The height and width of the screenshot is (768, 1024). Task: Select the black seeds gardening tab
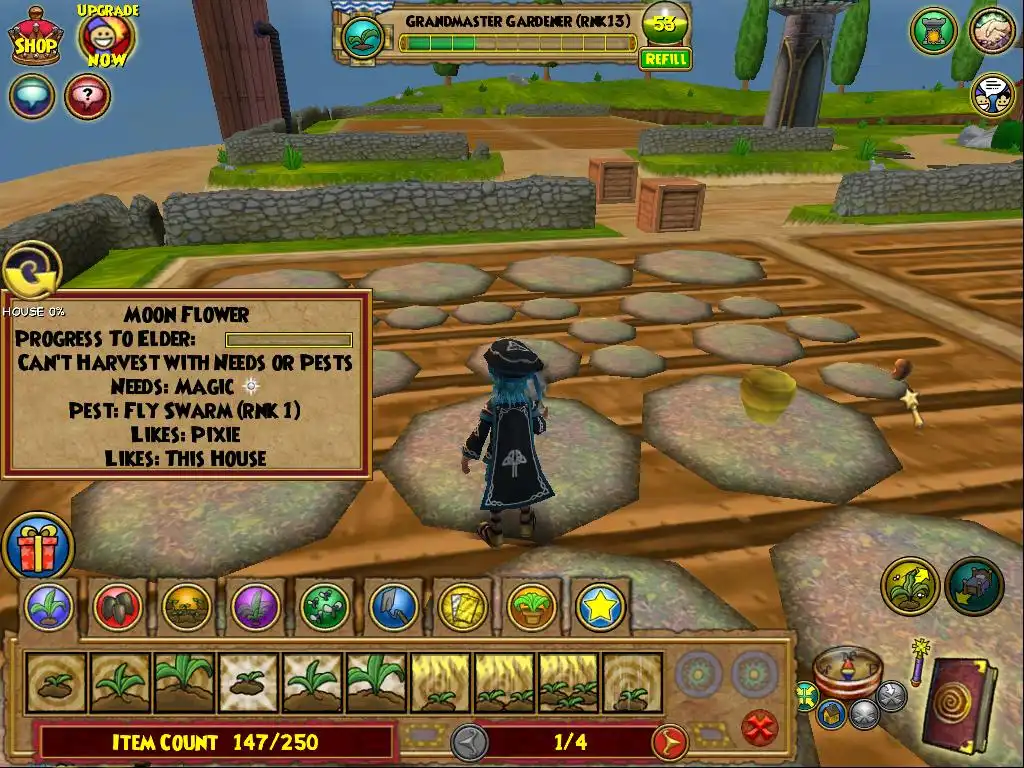pyautogui.click(x=118, y=606)
